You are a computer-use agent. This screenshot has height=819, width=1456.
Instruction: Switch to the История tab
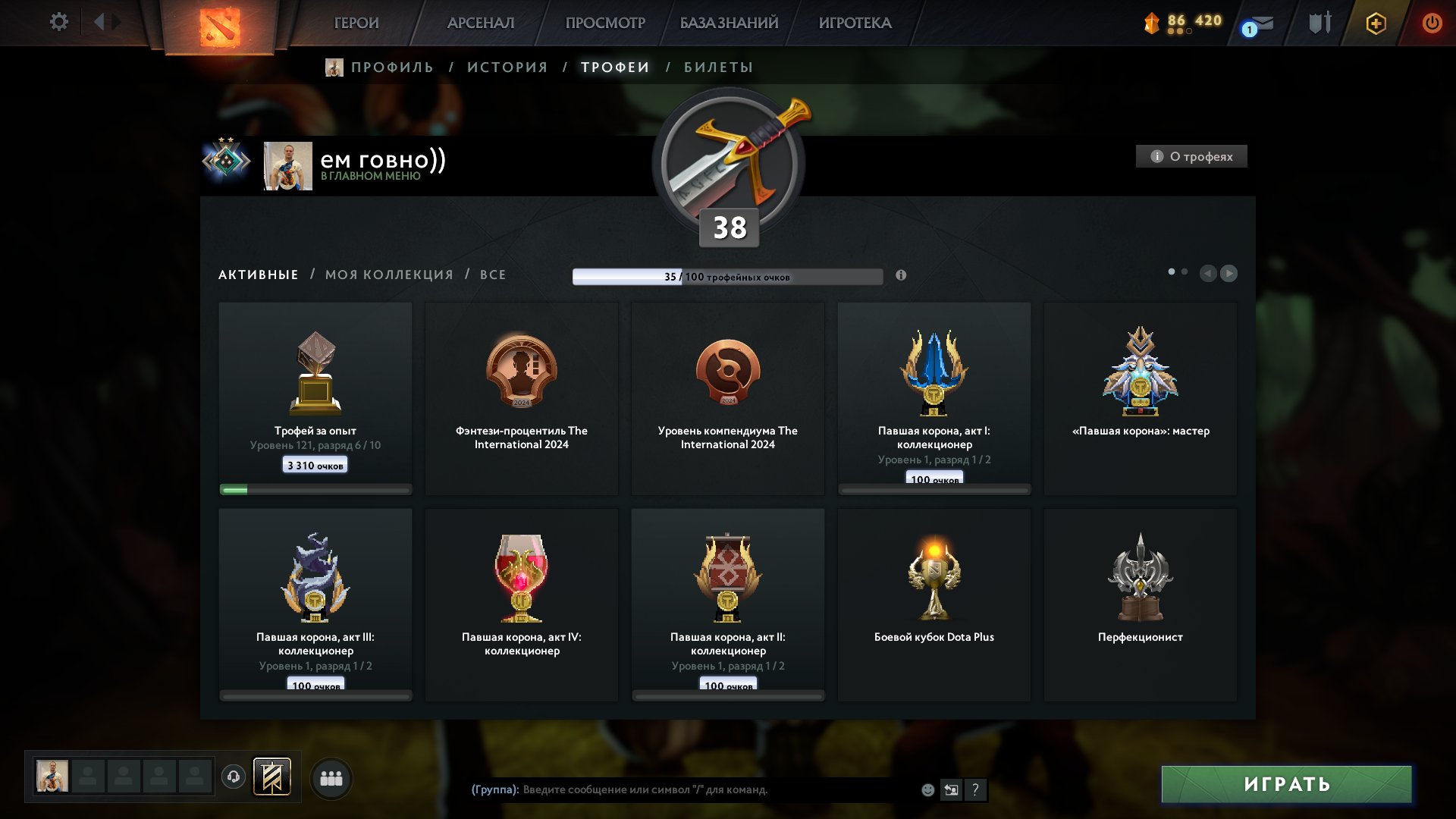click(507, 67)
